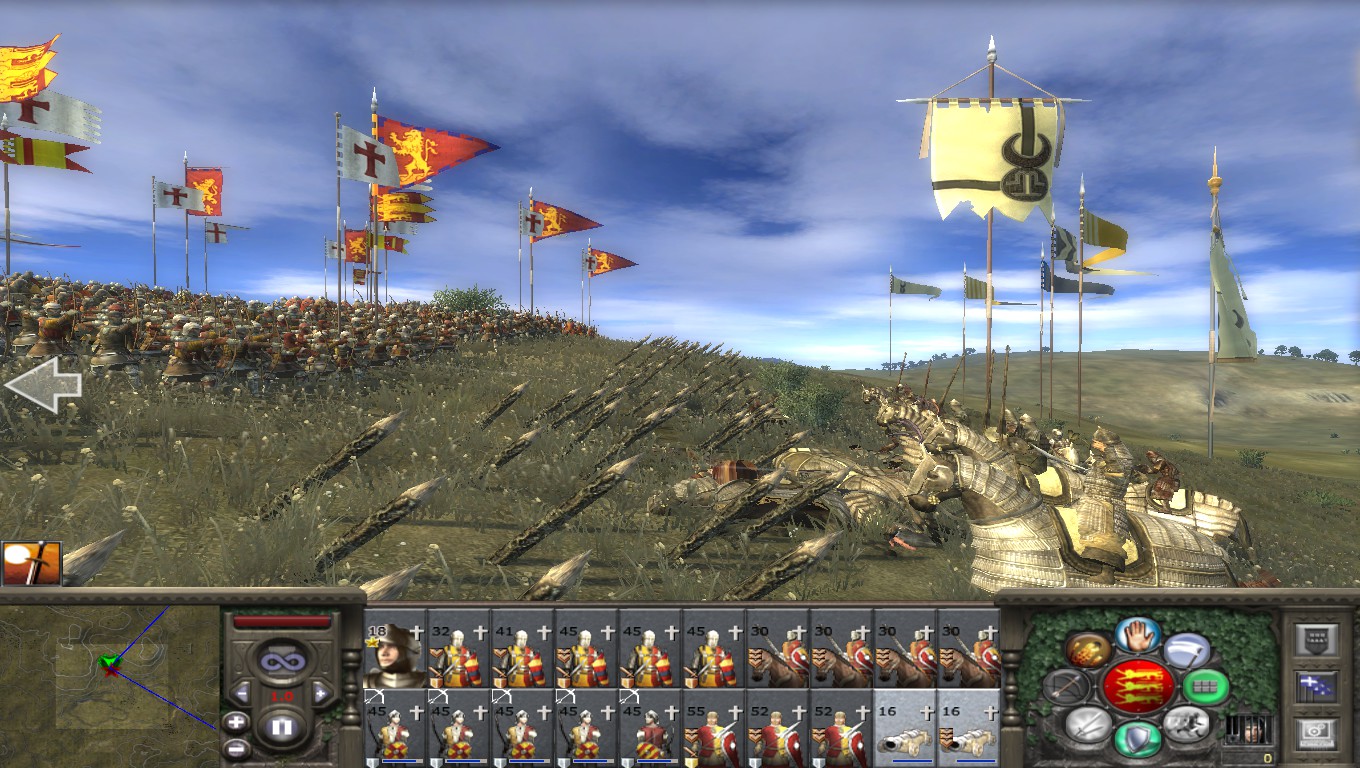Image resolution: width=1360 pixels, height=768 pixels.
Task: Click the infinity symbol speed button
Action: point(281,660)
